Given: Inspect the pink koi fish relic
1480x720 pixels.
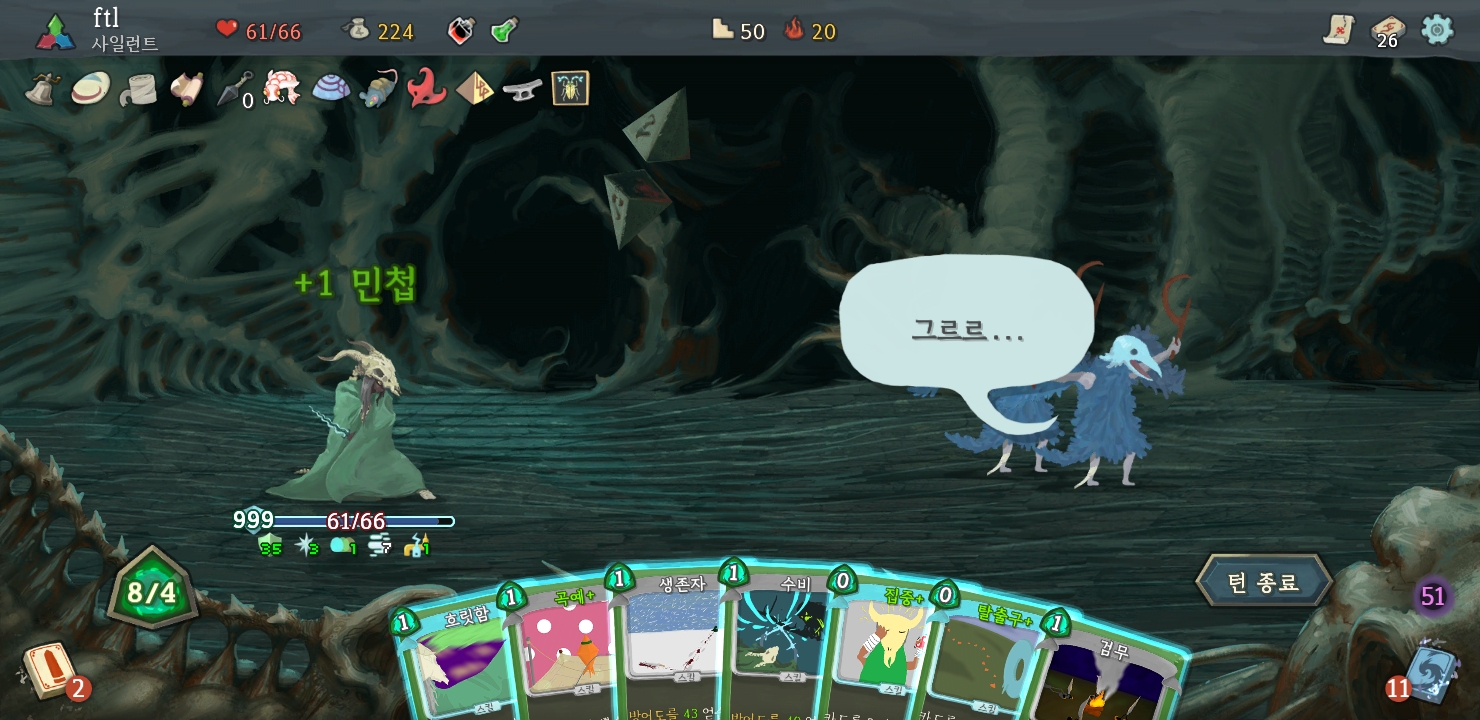Looking at the screenshot, I should [x=282, y=88].
